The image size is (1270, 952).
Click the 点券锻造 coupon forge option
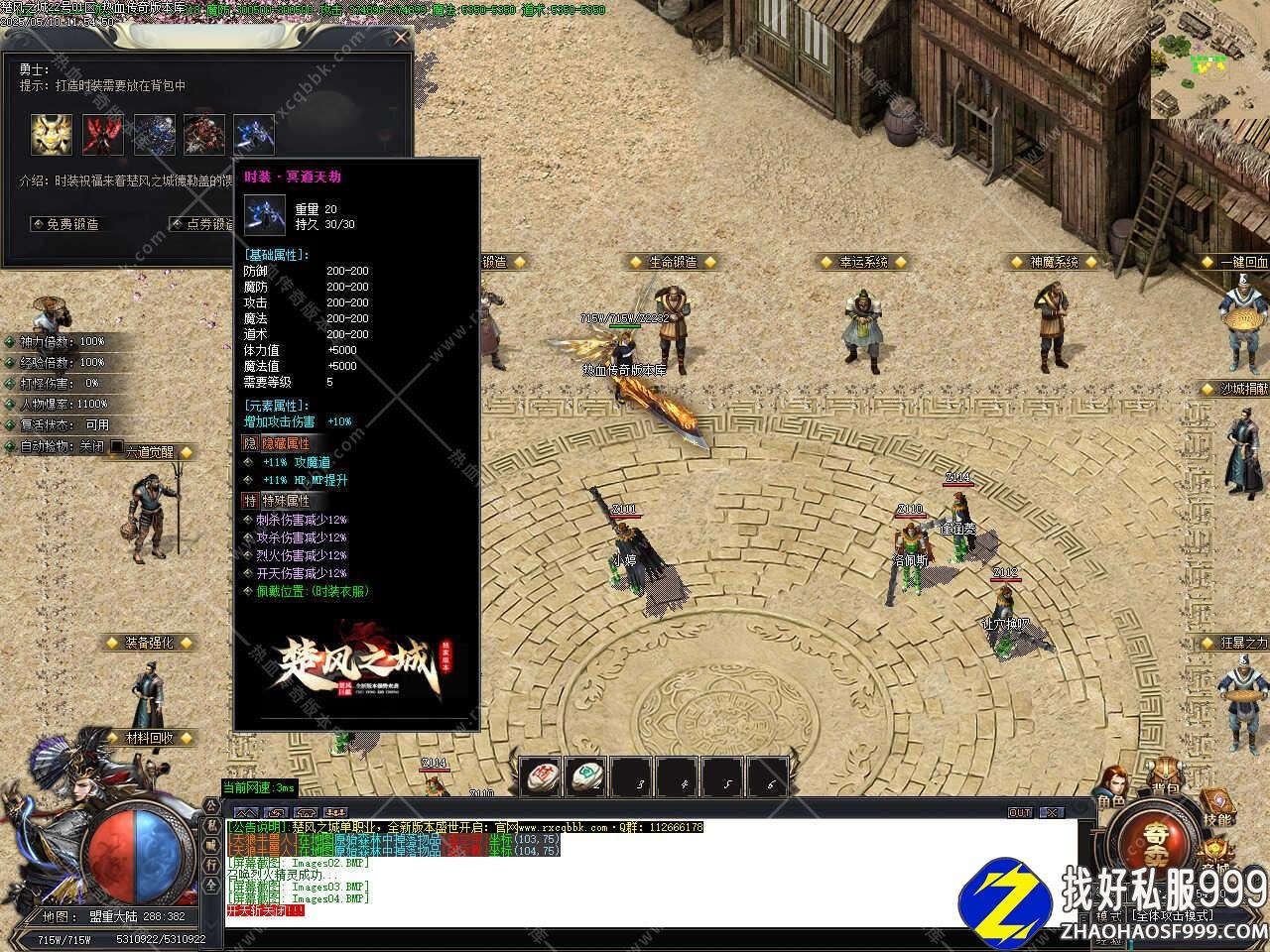click(202, 224)
